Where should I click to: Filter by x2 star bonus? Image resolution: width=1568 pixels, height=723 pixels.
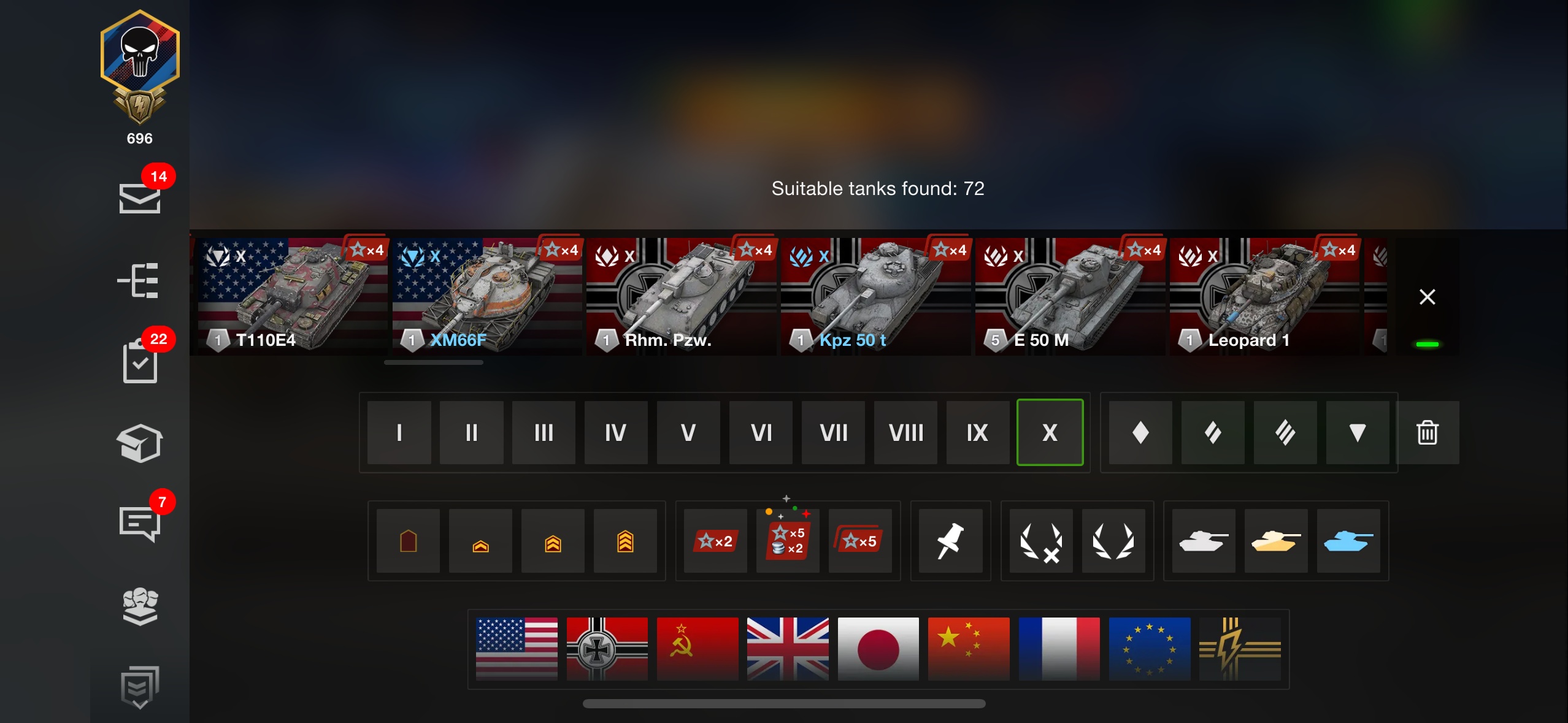click(715, 541)
